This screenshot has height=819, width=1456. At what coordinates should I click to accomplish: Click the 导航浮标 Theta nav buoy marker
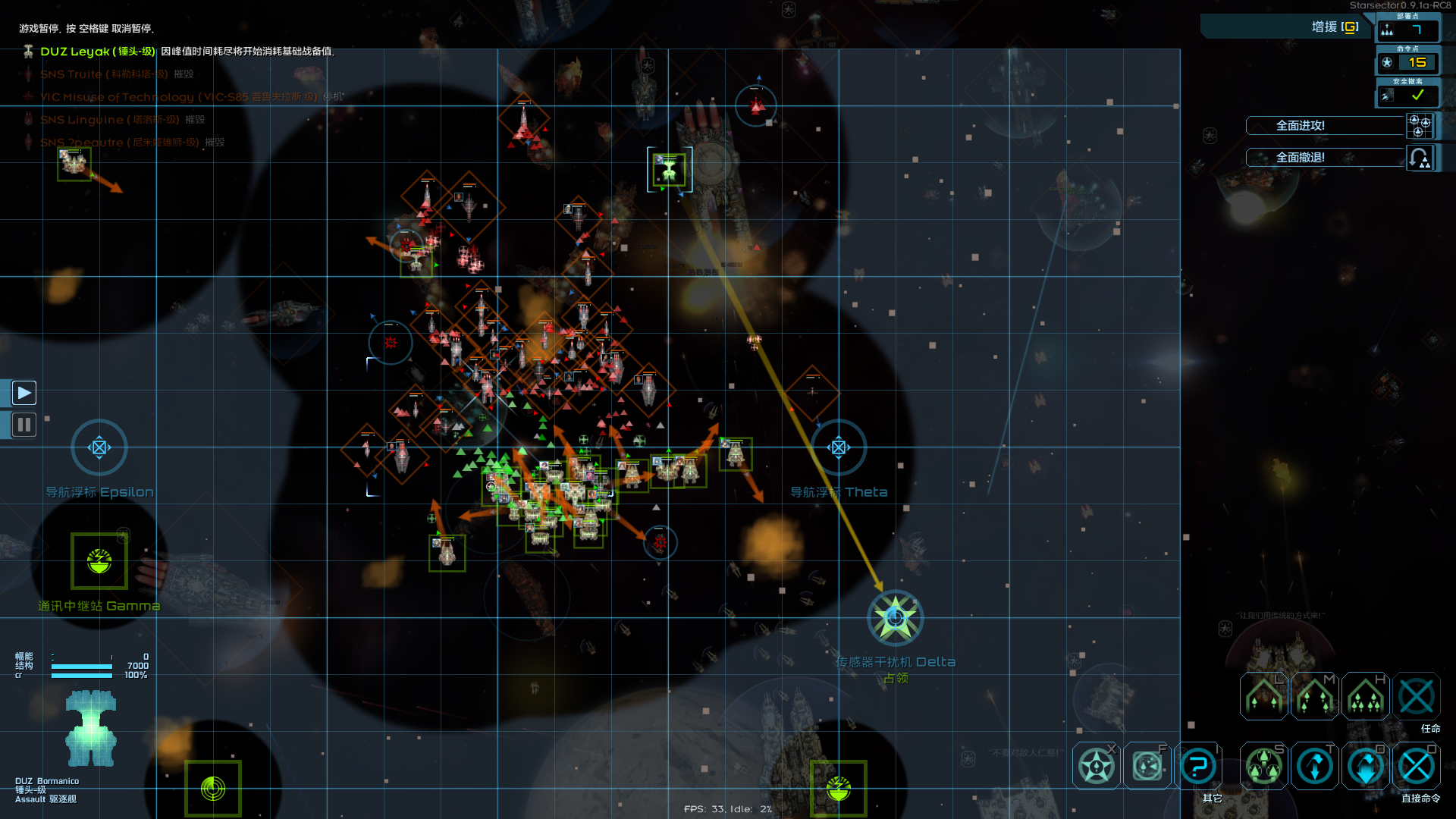pos(839,447)
